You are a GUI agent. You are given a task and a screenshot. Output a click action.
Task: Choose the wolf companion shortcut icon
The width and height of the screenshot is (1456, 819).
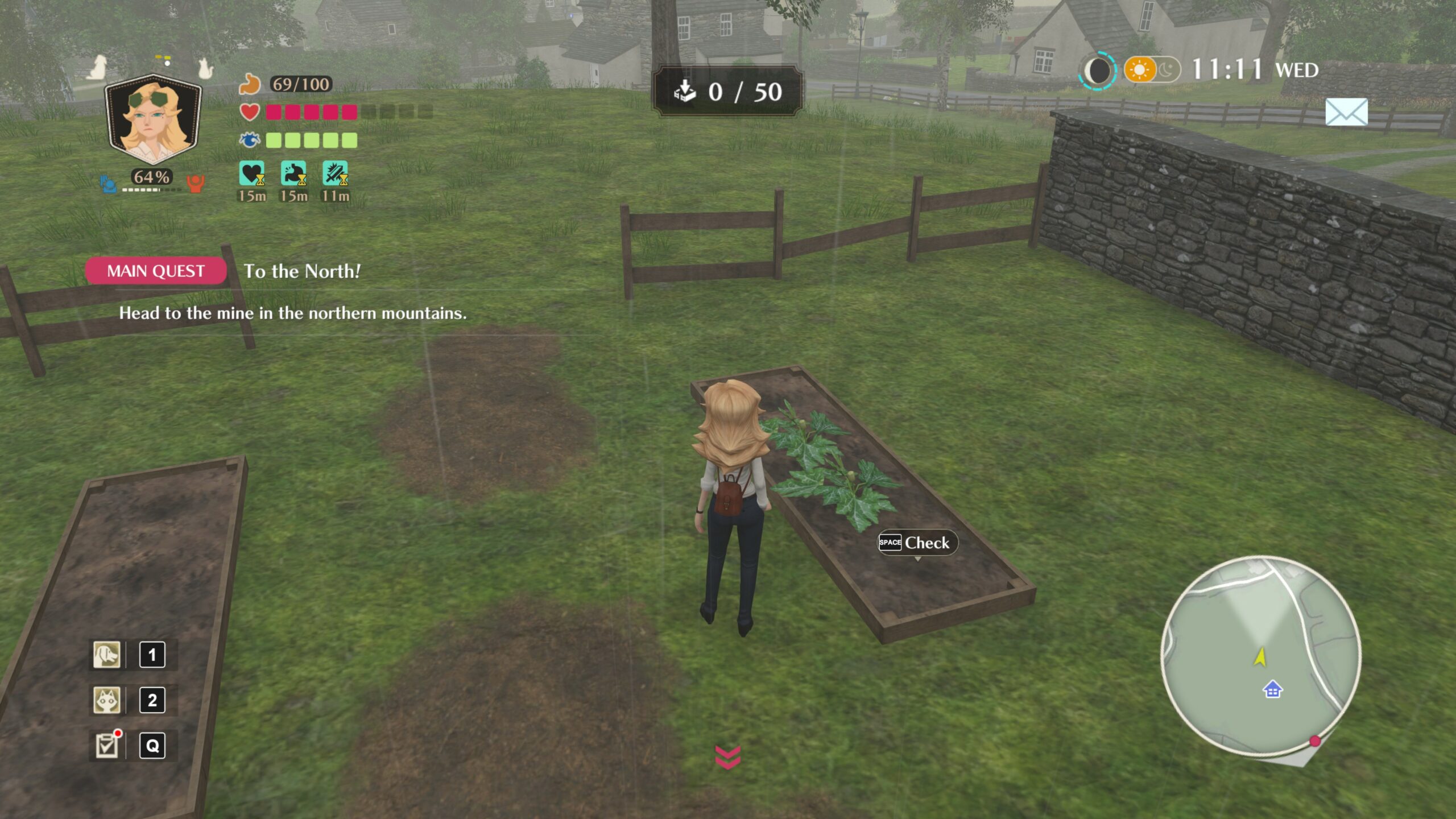[x=107, y=700]
